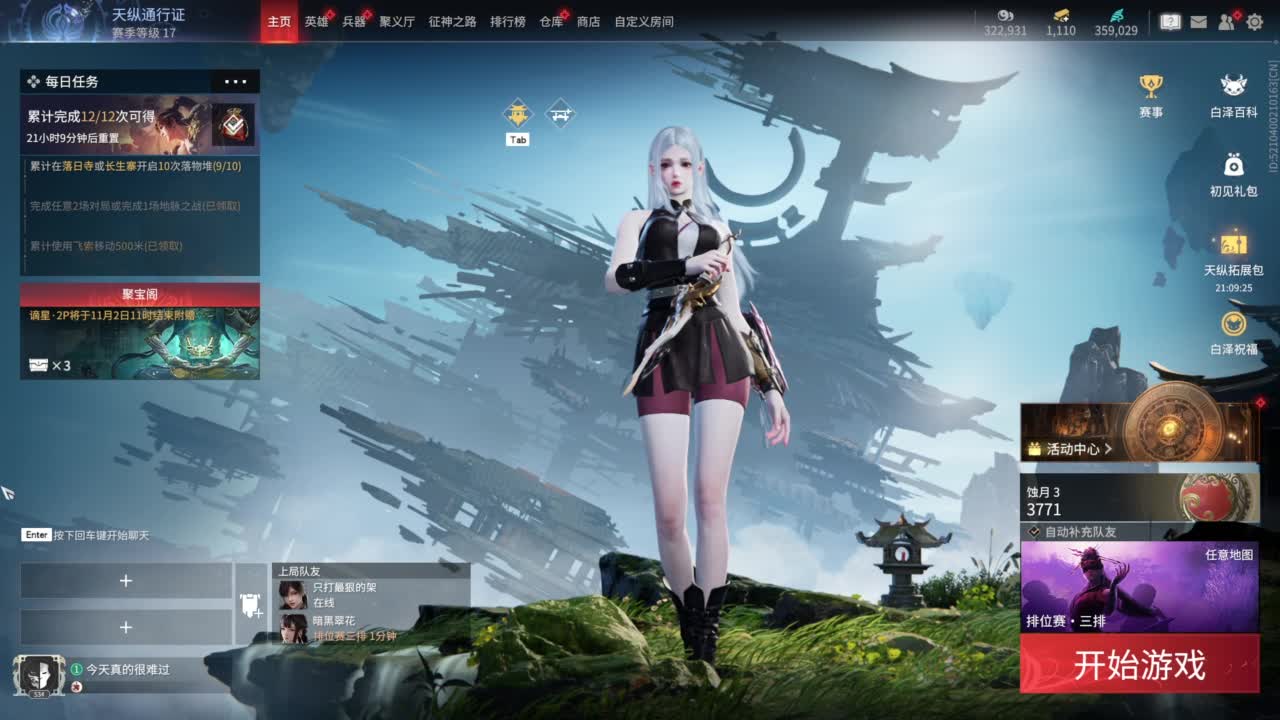This screenshot has width=1280, height=720.
Task: Open the 英雄 heroes menu
Action: click(x=317, y=21)
